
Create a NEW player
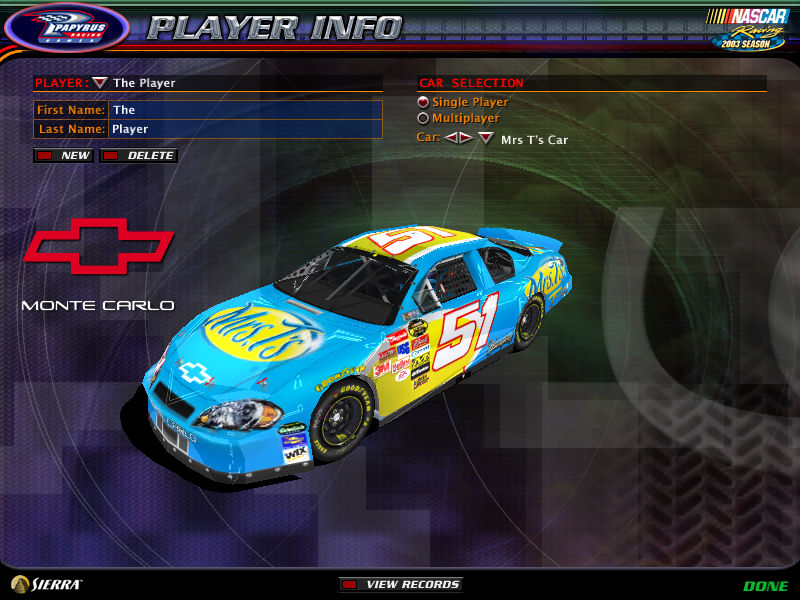coord(64,156)
